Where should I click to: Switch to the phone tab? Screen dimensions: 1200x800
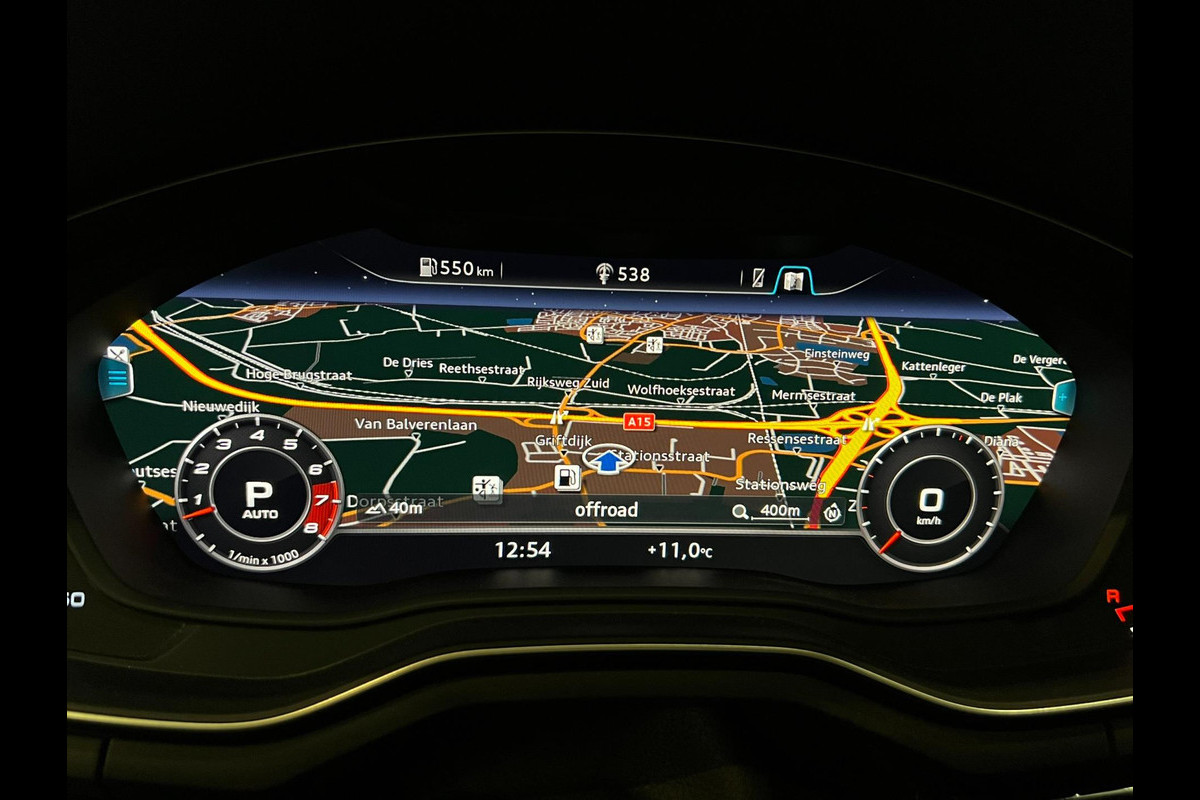point(758,279)
